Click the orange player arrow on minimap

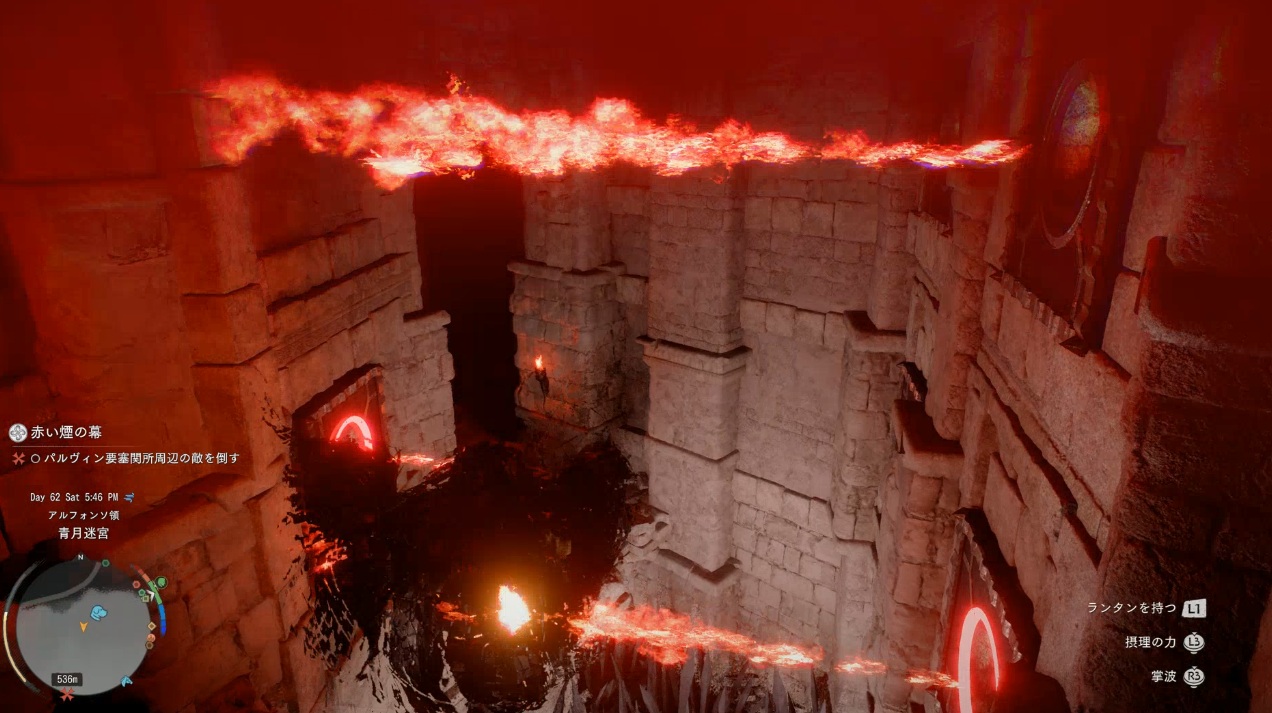pyautogui.click(x=83, y=627)
